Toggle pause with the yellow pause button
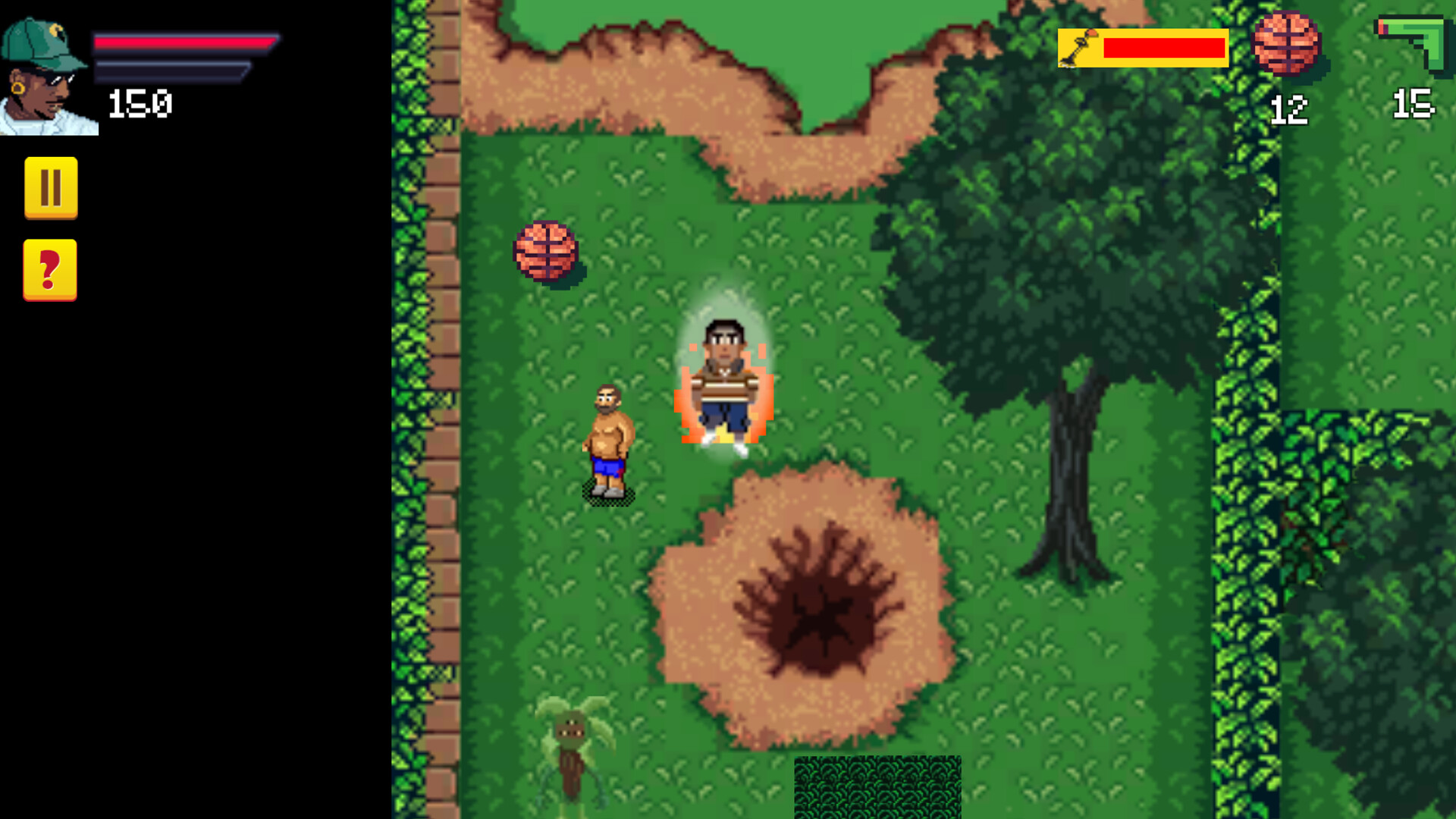Screen dimensions: 1456x819 [50, 188]
